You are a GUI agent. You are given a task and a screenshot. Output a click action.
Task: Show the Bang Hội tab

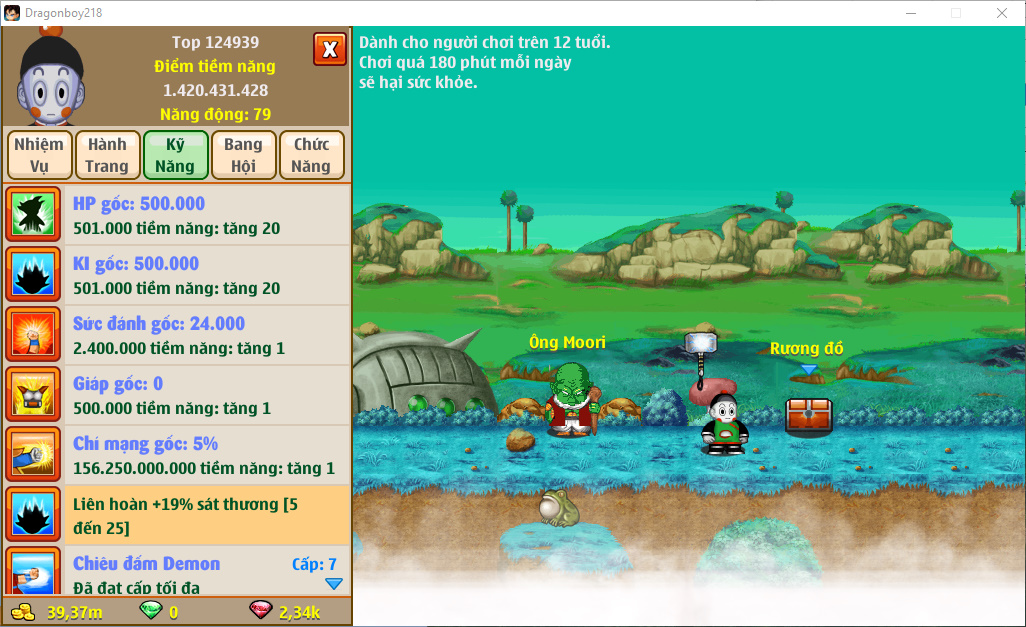243,155
